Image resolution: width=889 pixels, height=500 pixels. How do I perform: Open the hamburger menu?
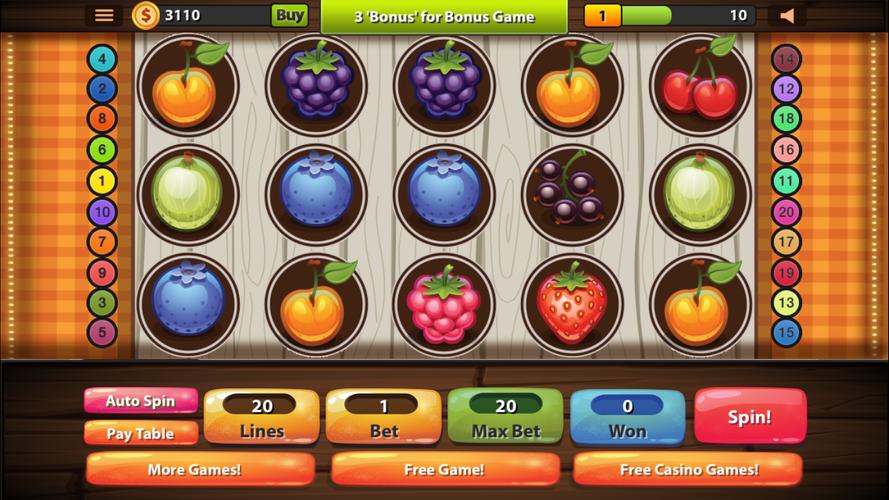104,15
